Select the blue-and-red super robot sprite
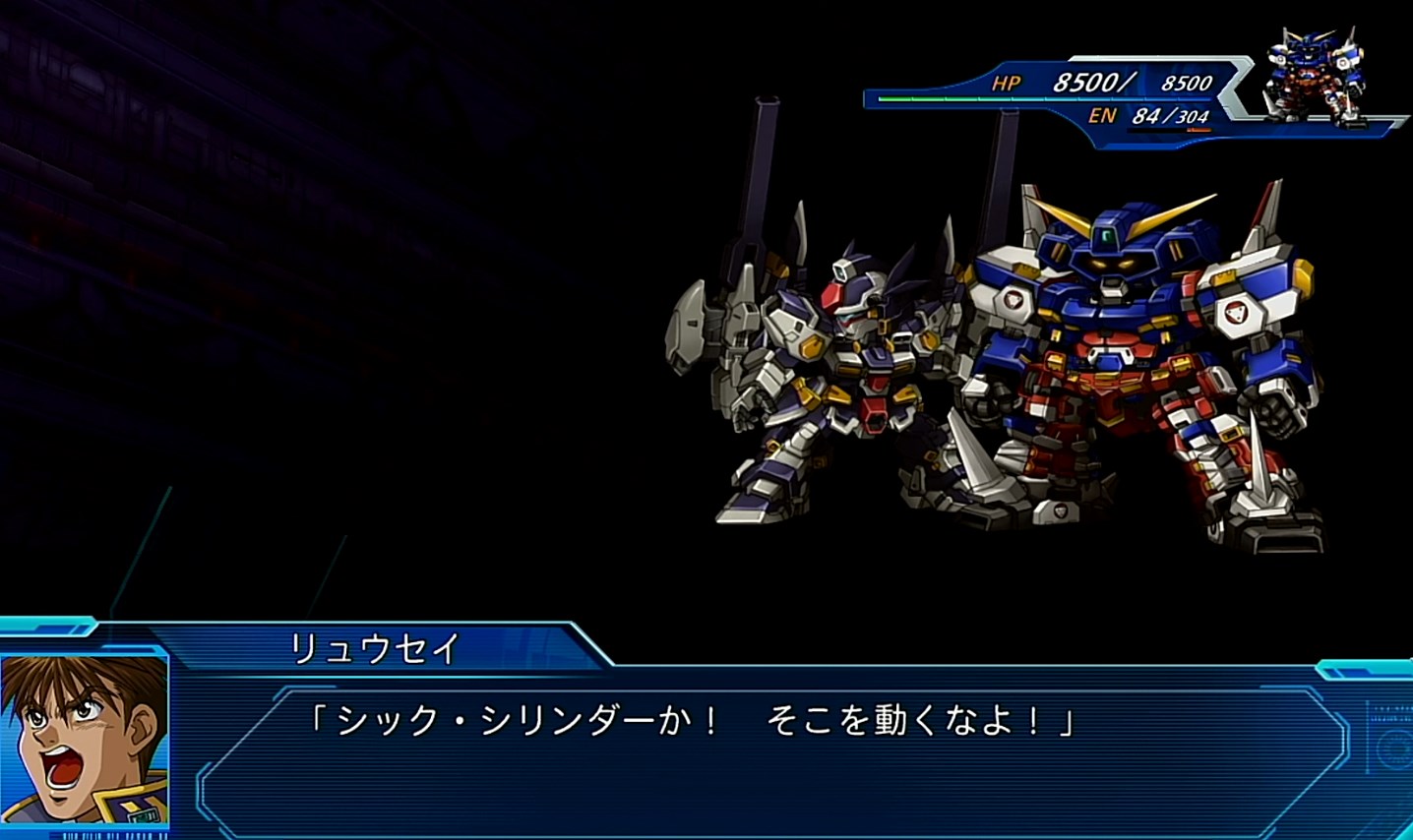Viewport: 1413px width, 840px height. point(1132,364)
